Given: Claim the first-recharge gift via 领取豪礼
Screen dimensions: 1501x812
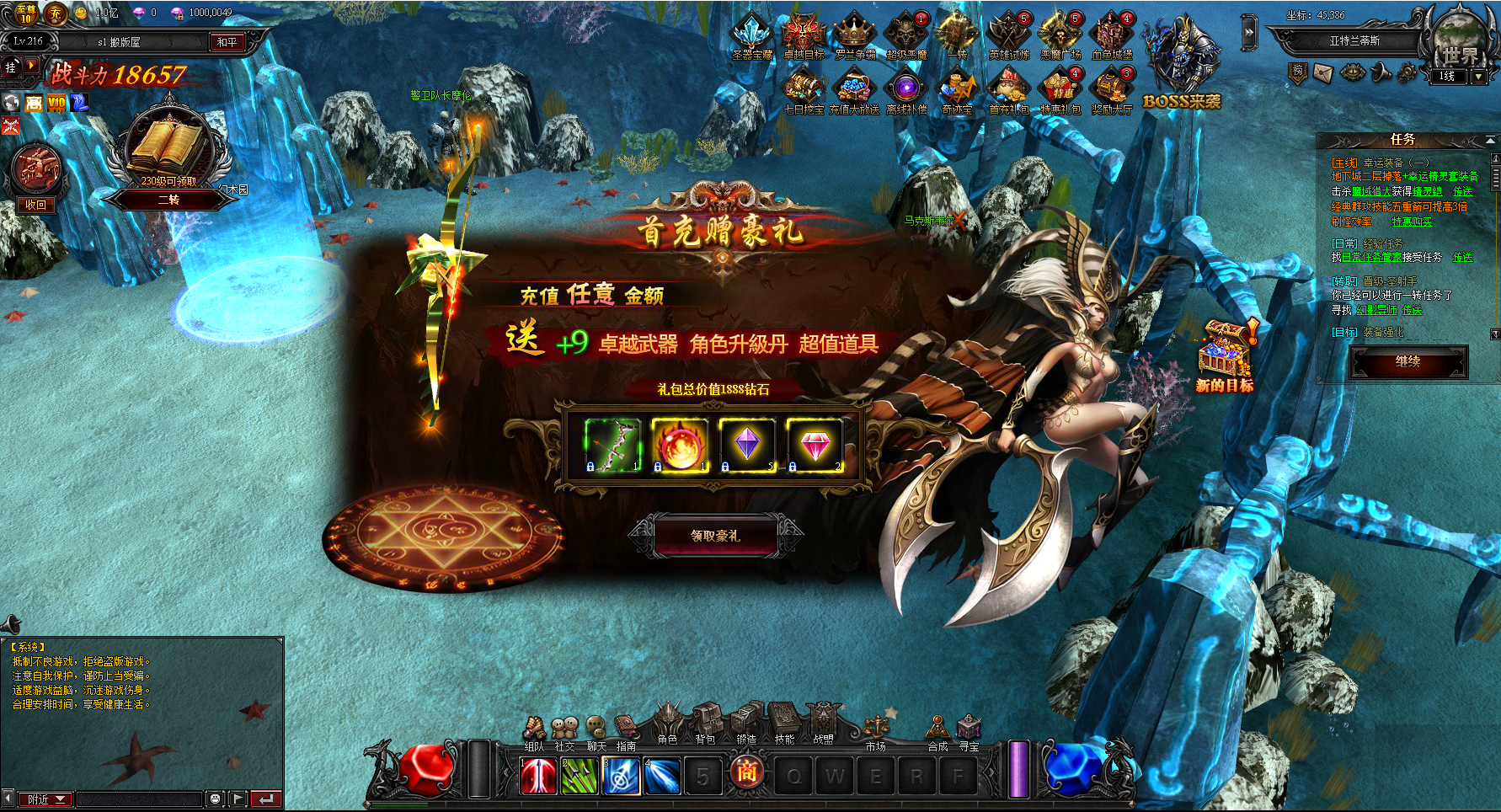Looking at the screenshot, I should click(715, 536).
